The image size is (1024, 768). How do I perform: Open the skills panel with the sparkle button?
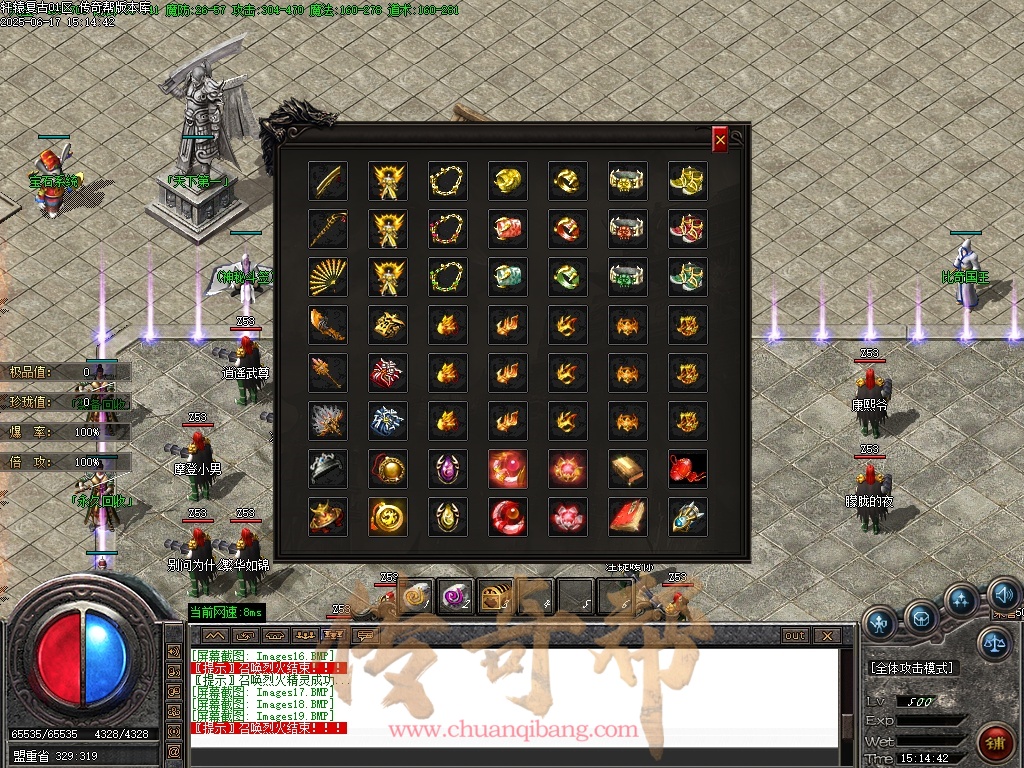961,600
